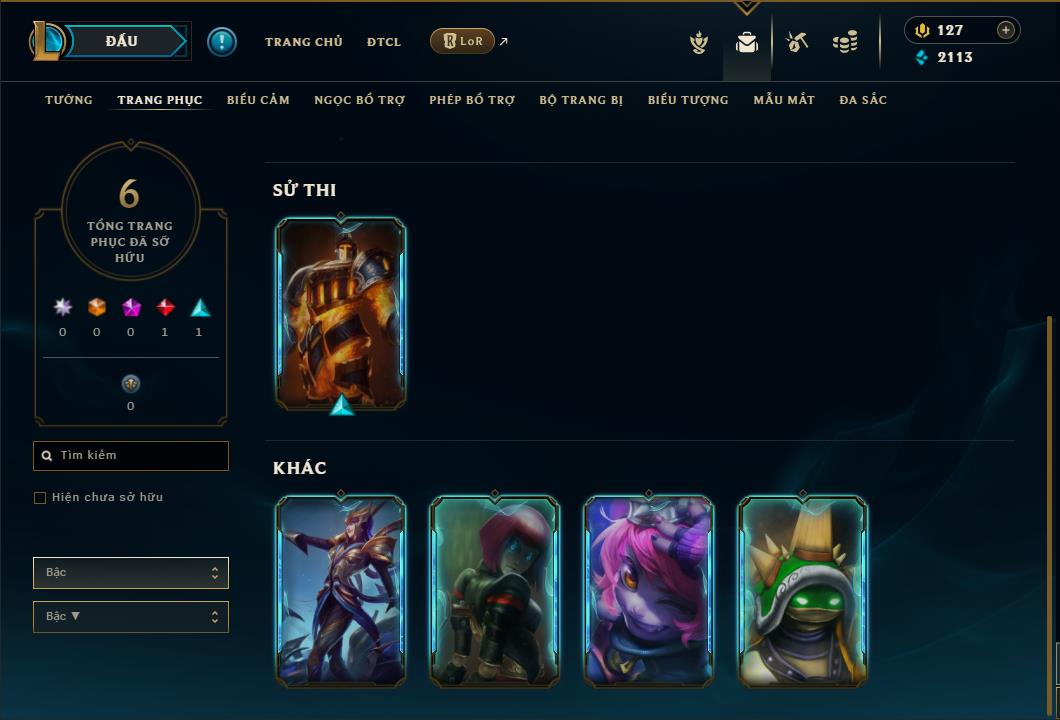
Task: Click the Tìm kiếm search field
Action: pyautogui.click(x=131, y=456)
